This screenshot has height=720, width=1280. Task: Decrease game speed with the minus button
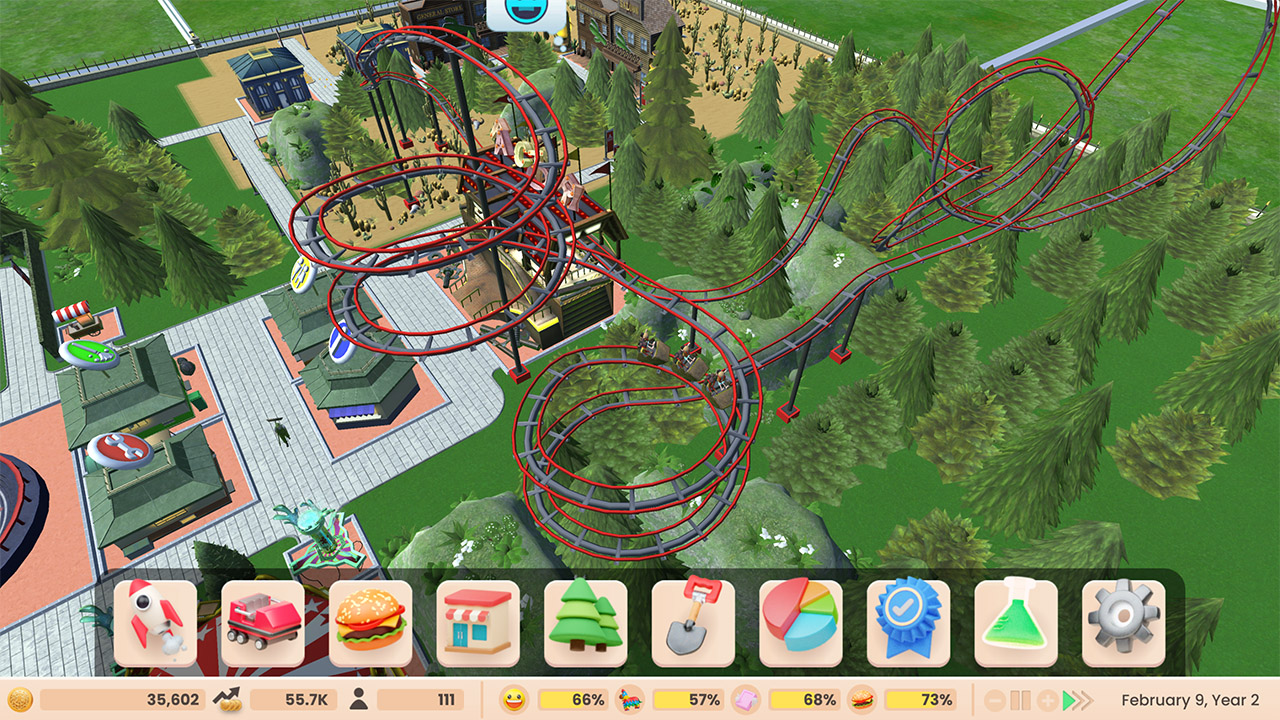(996, 700)
